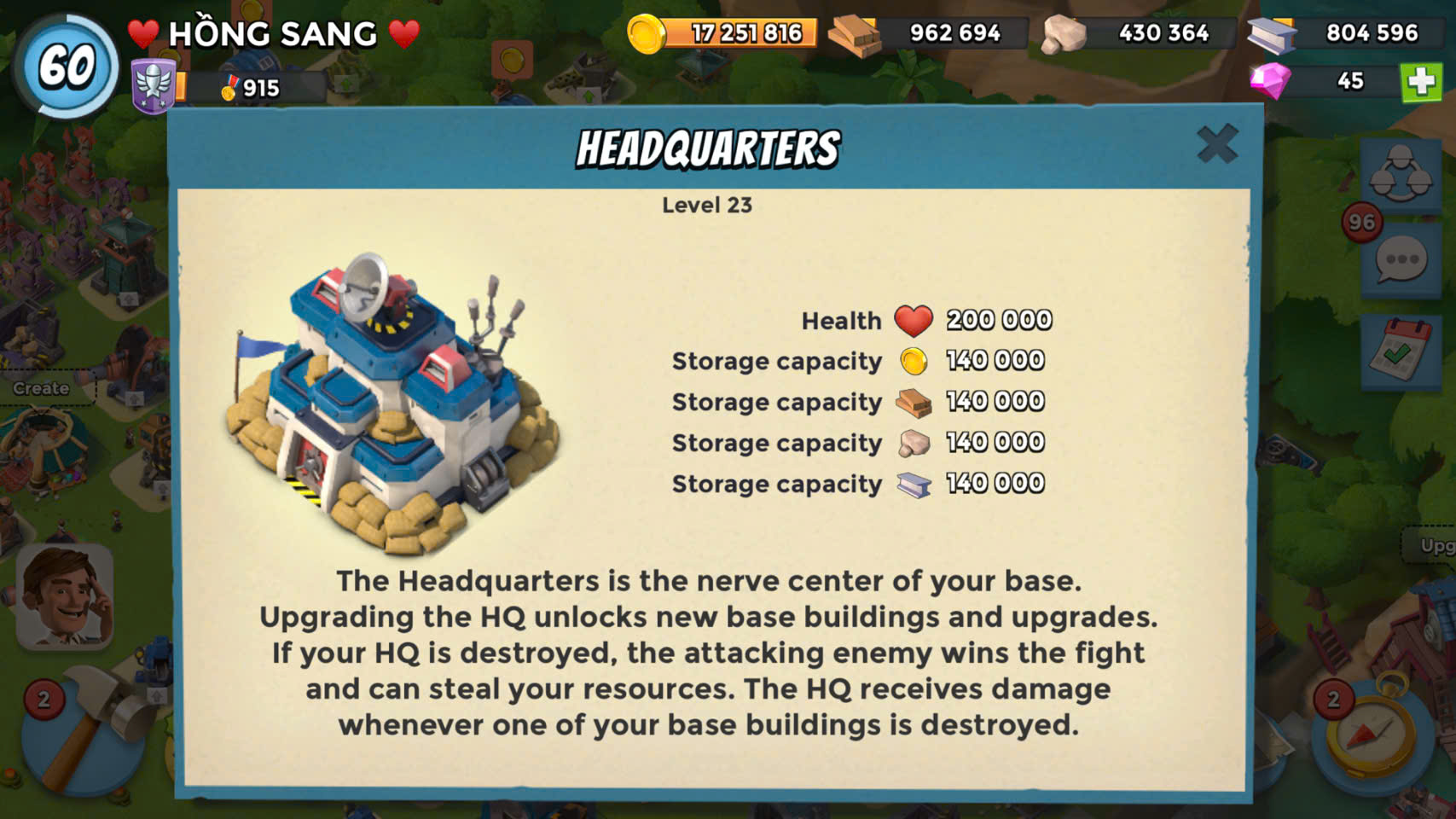Open the level 60 player profile badge
The image size is (1456, 819).
[67, 66]
